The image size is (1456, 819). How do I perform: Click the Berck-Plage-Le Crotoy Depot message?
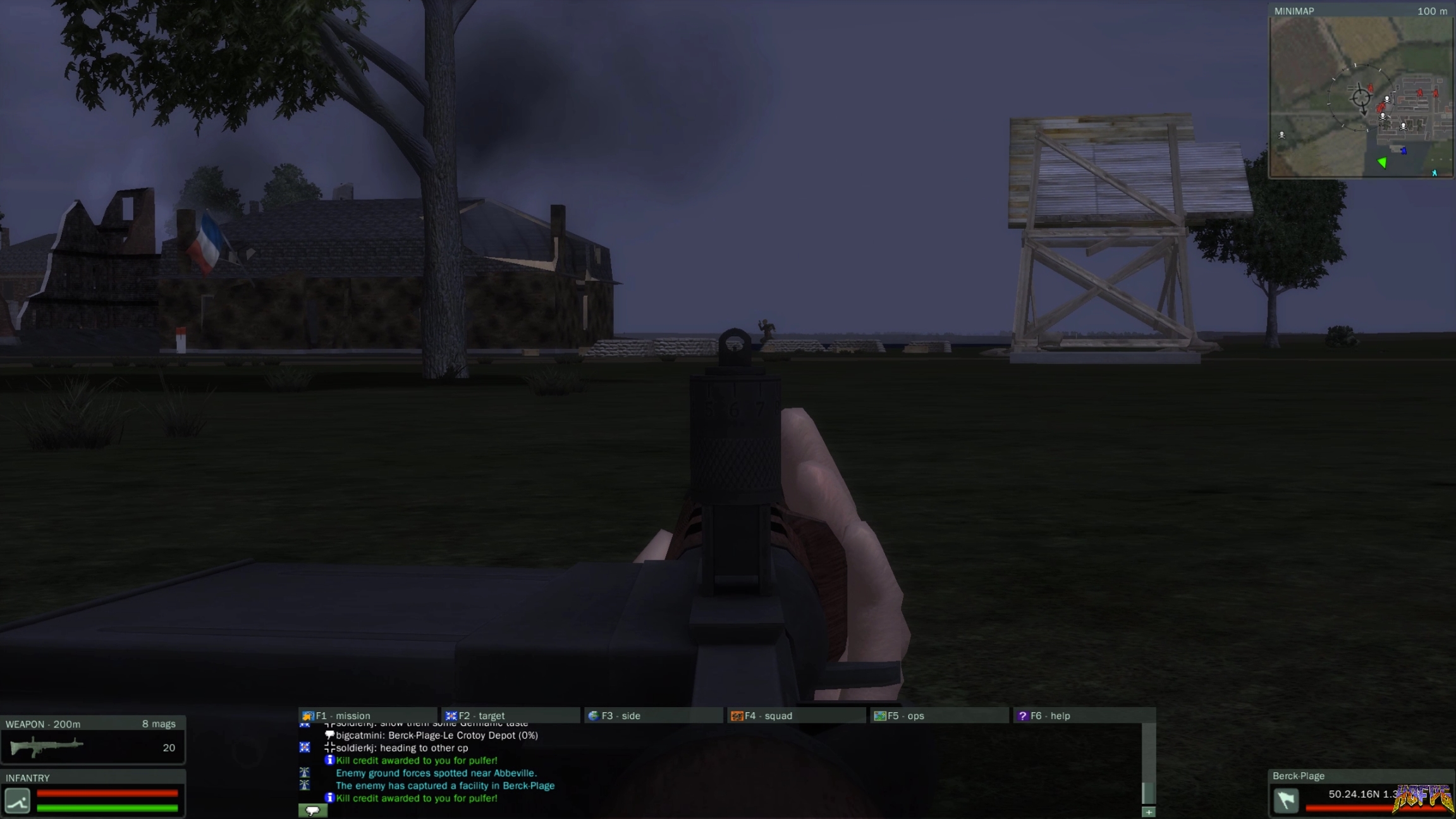pyautogui.click(x=436, y=736)
